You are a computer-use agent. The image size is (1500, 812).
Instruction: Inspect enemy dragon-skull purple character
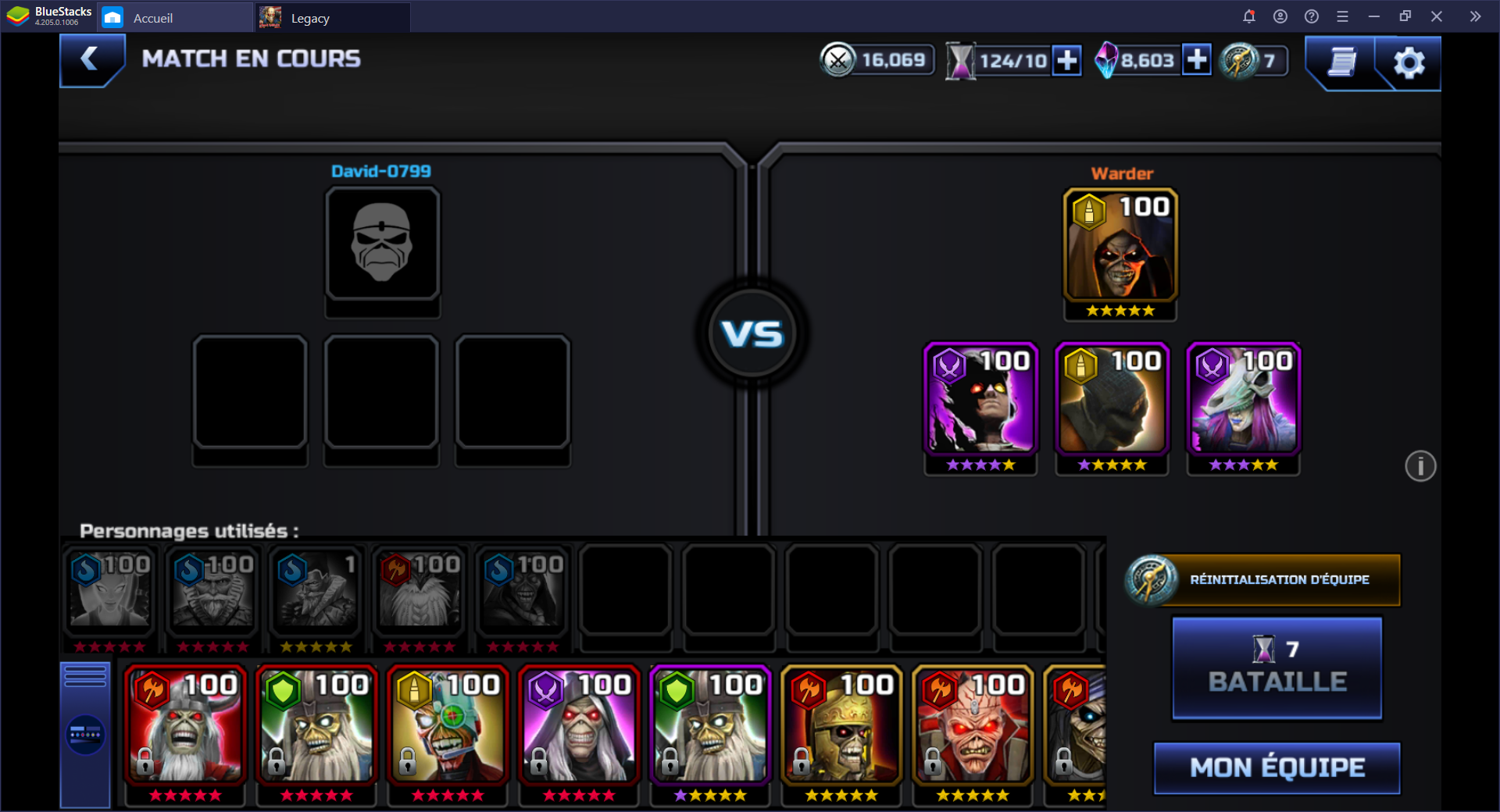pyautogui.click(x=1243, y=400)
